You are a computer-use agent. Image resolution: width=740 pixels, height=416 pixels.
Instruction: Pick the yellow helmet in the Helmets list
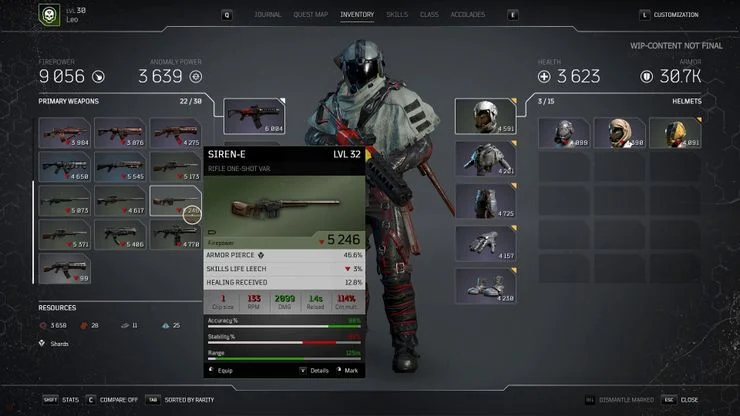(675, 133)
